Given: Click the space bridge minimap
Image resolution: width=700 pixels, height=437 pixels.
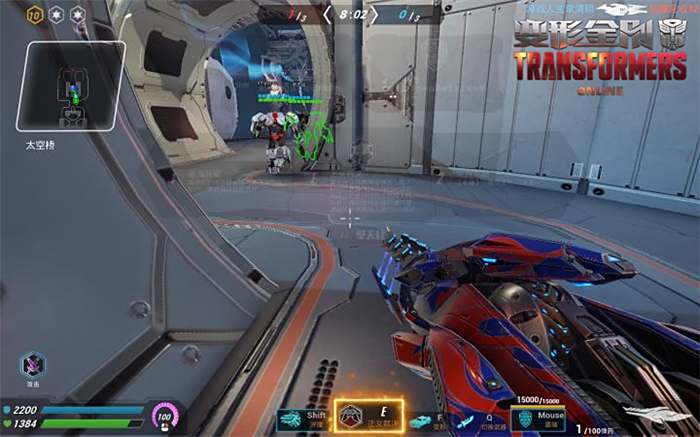Looking at the screenshot, I should pos(70,86).
